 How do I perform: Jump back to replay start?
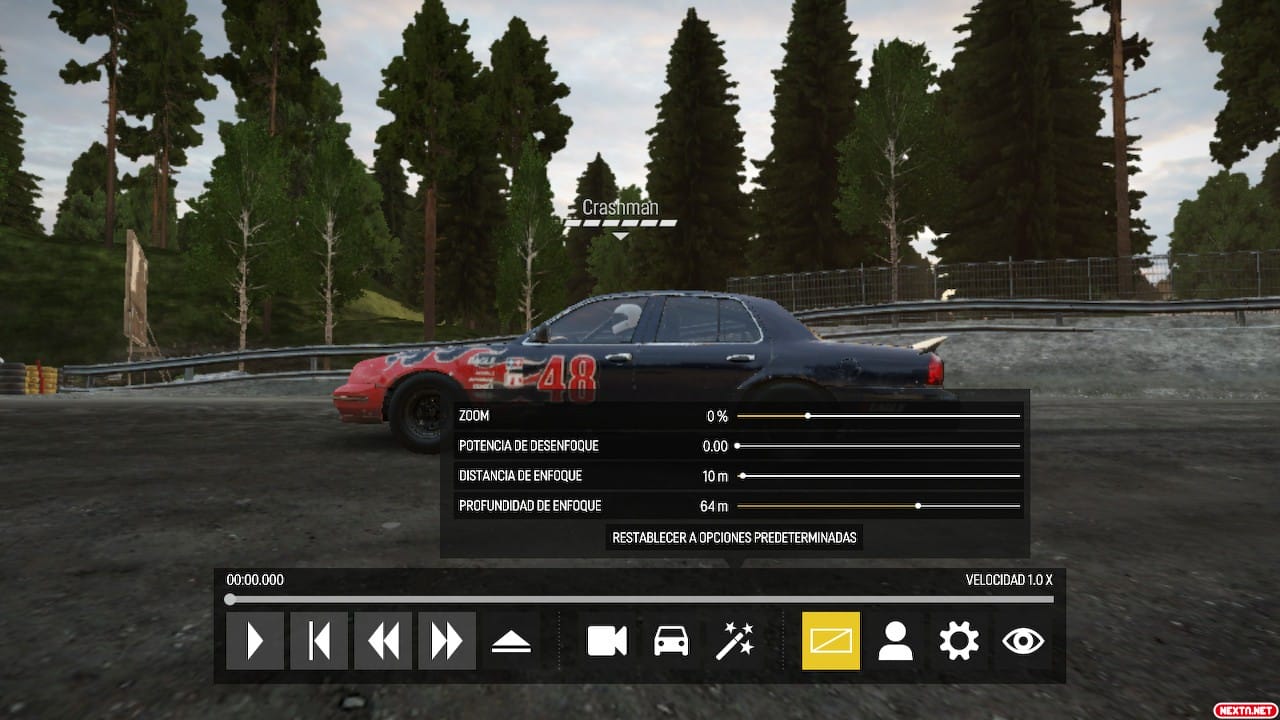tap(319, 641)
